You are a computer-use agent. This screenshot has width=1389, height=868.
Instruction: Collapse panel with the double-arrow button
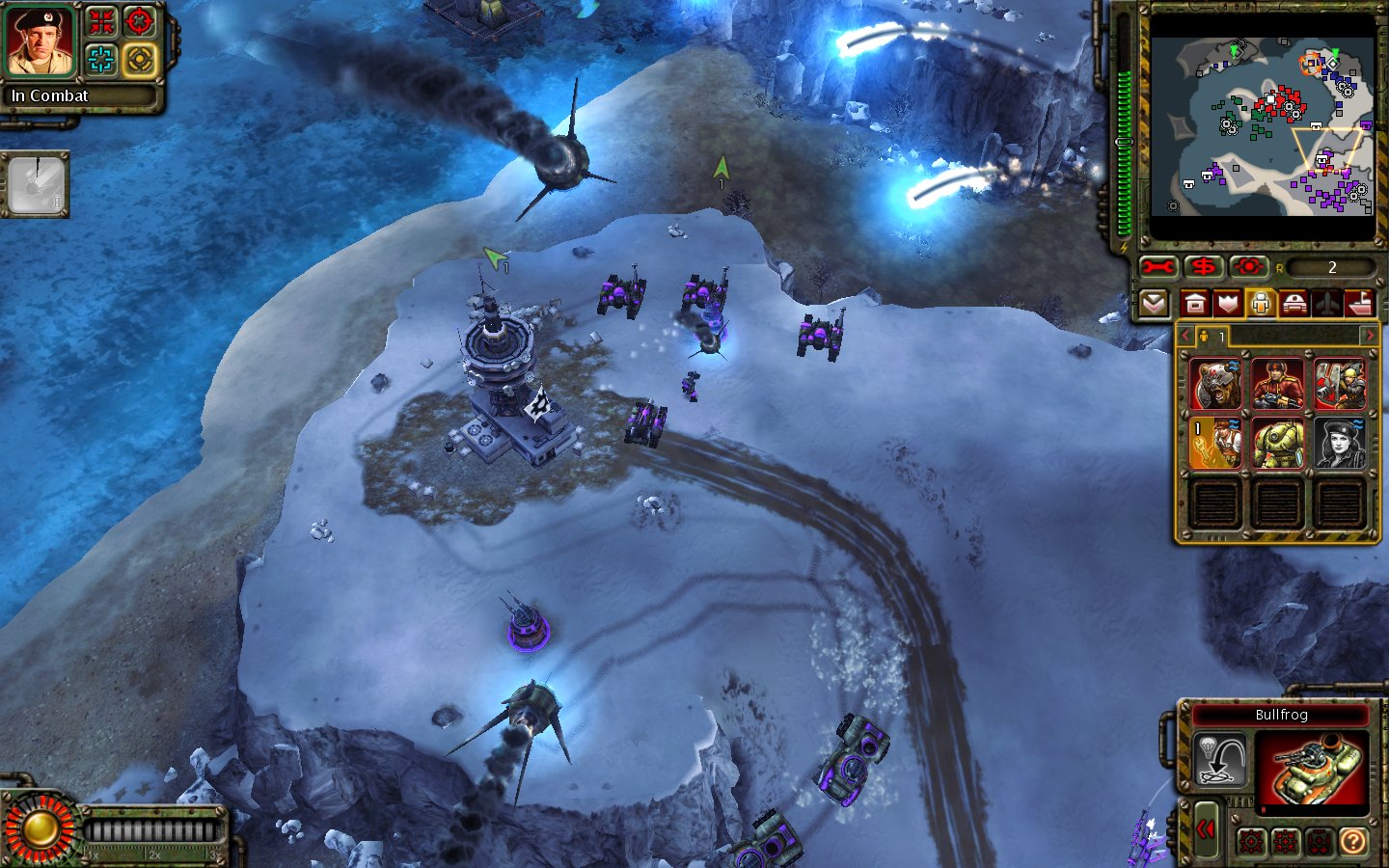point(1206,829)
